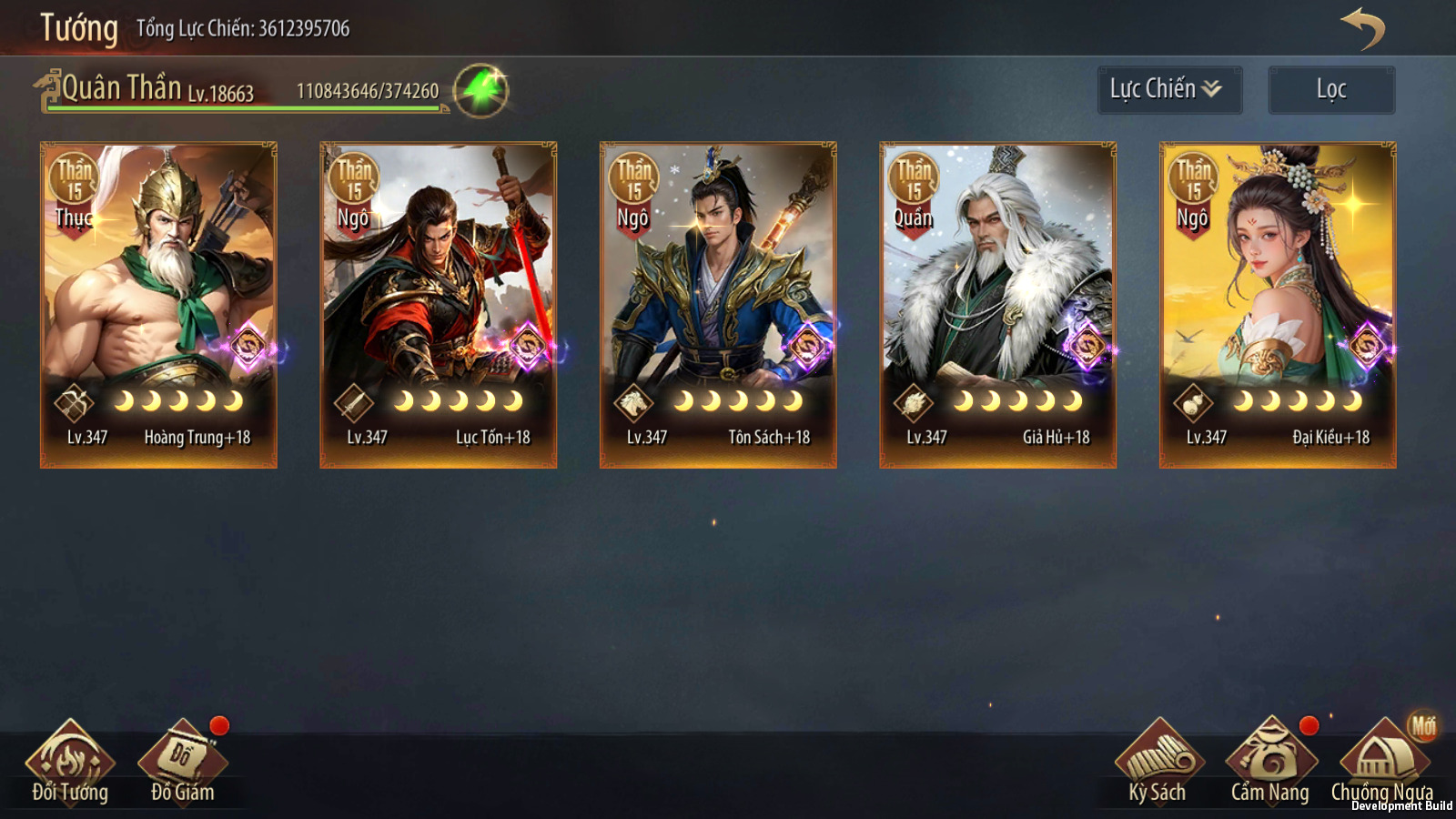Viewport: 1456px width, 819px height.
Task: Open the Lọc filter button
Action: (1330, 89)
